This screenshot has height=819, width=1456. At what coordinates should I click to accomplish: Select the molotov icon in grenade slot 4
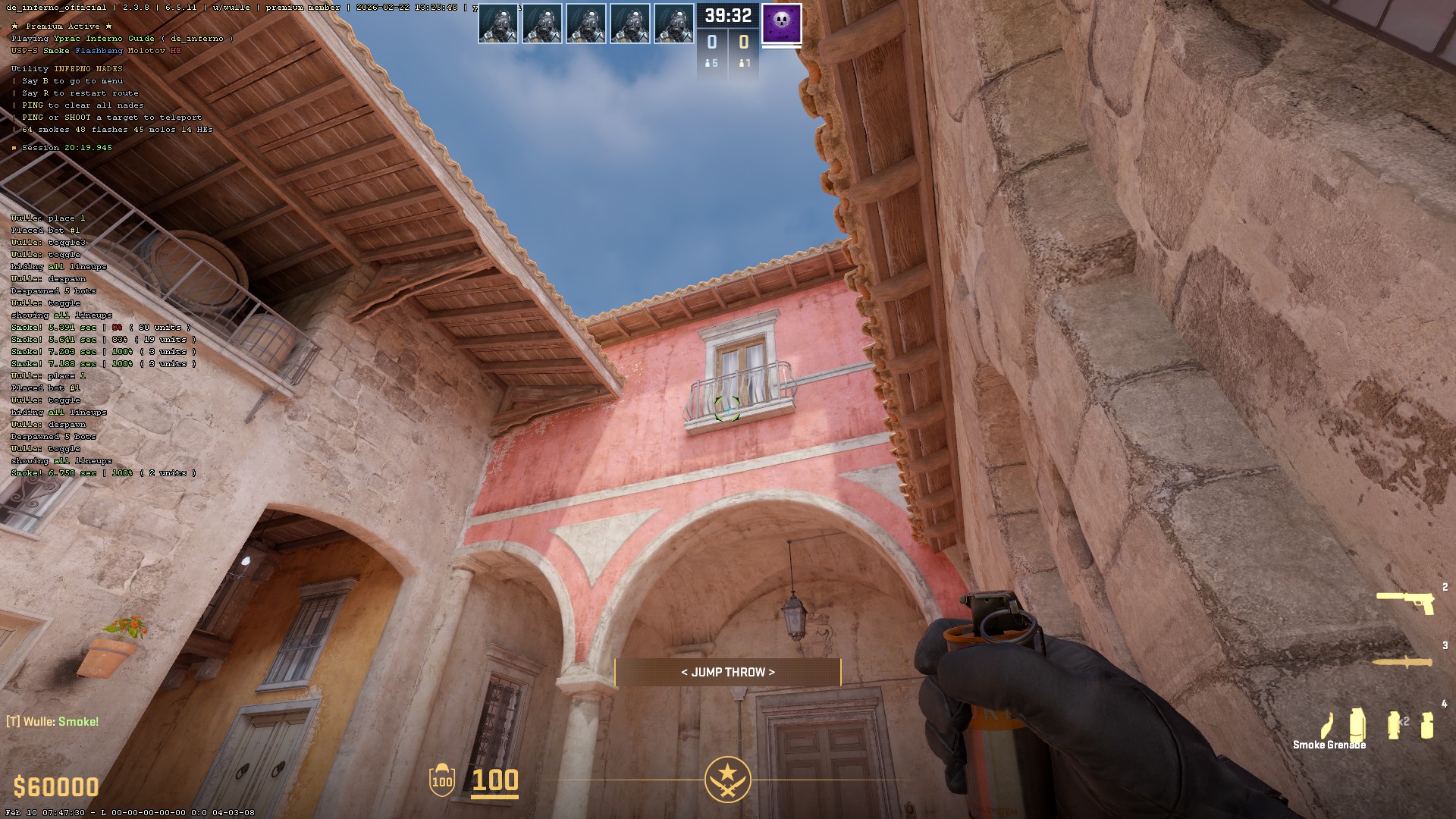point(1327,726)
